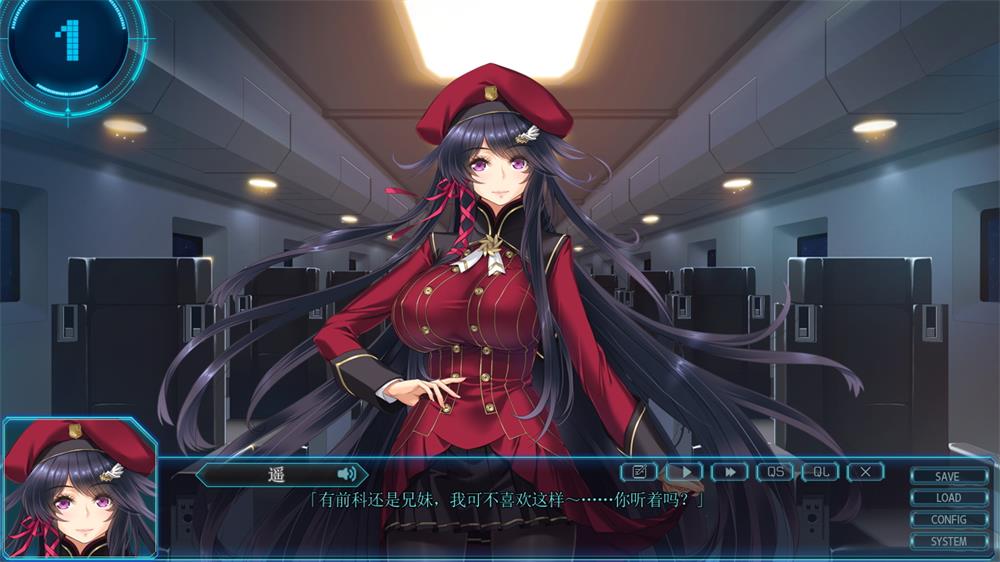This screenshot has height=562, width=1000.
Task: Activate the fast-forward skip button
Action: (x=730, y=471)
